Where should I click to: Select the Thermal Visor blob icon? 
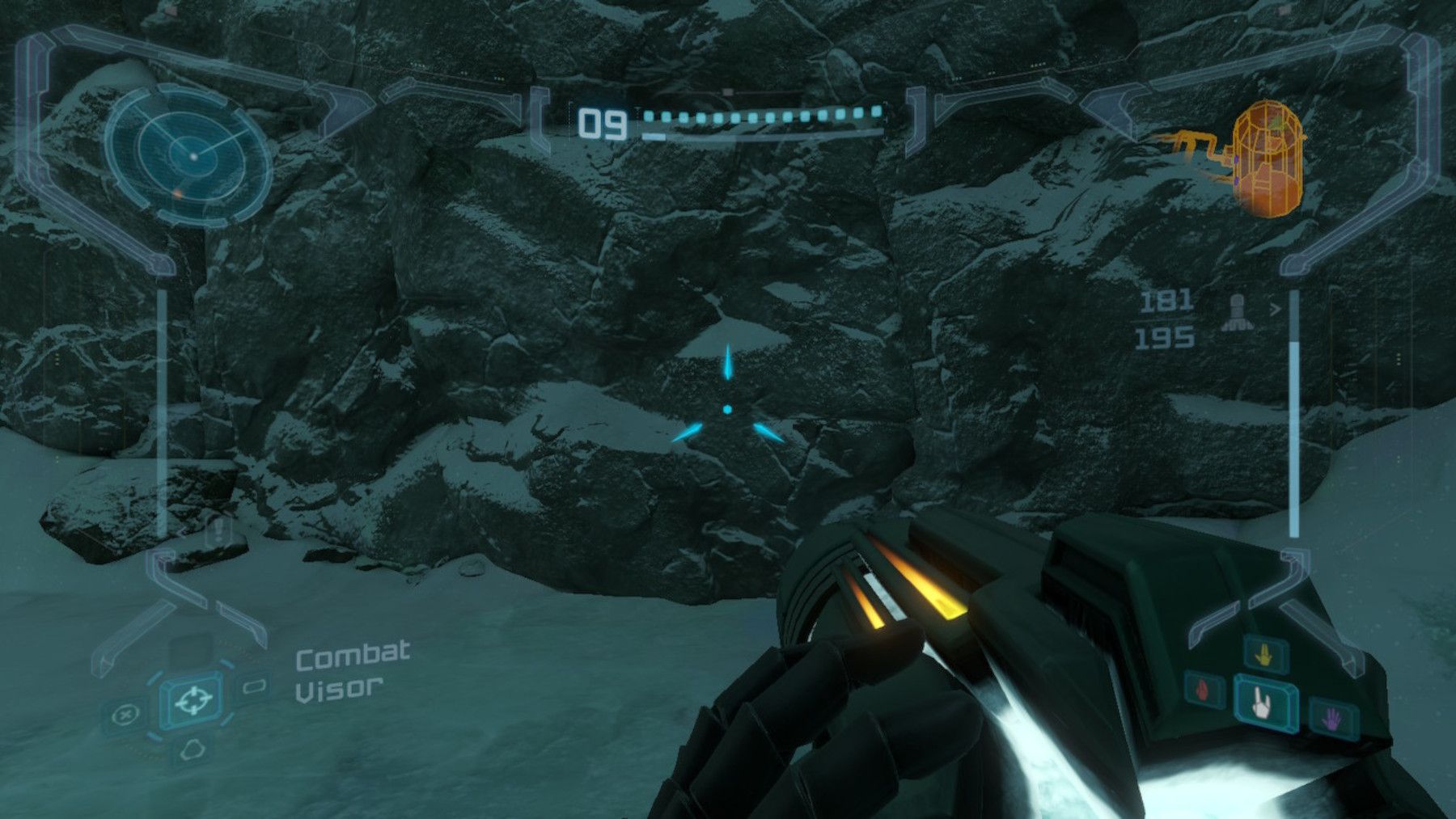click(194, 748)
